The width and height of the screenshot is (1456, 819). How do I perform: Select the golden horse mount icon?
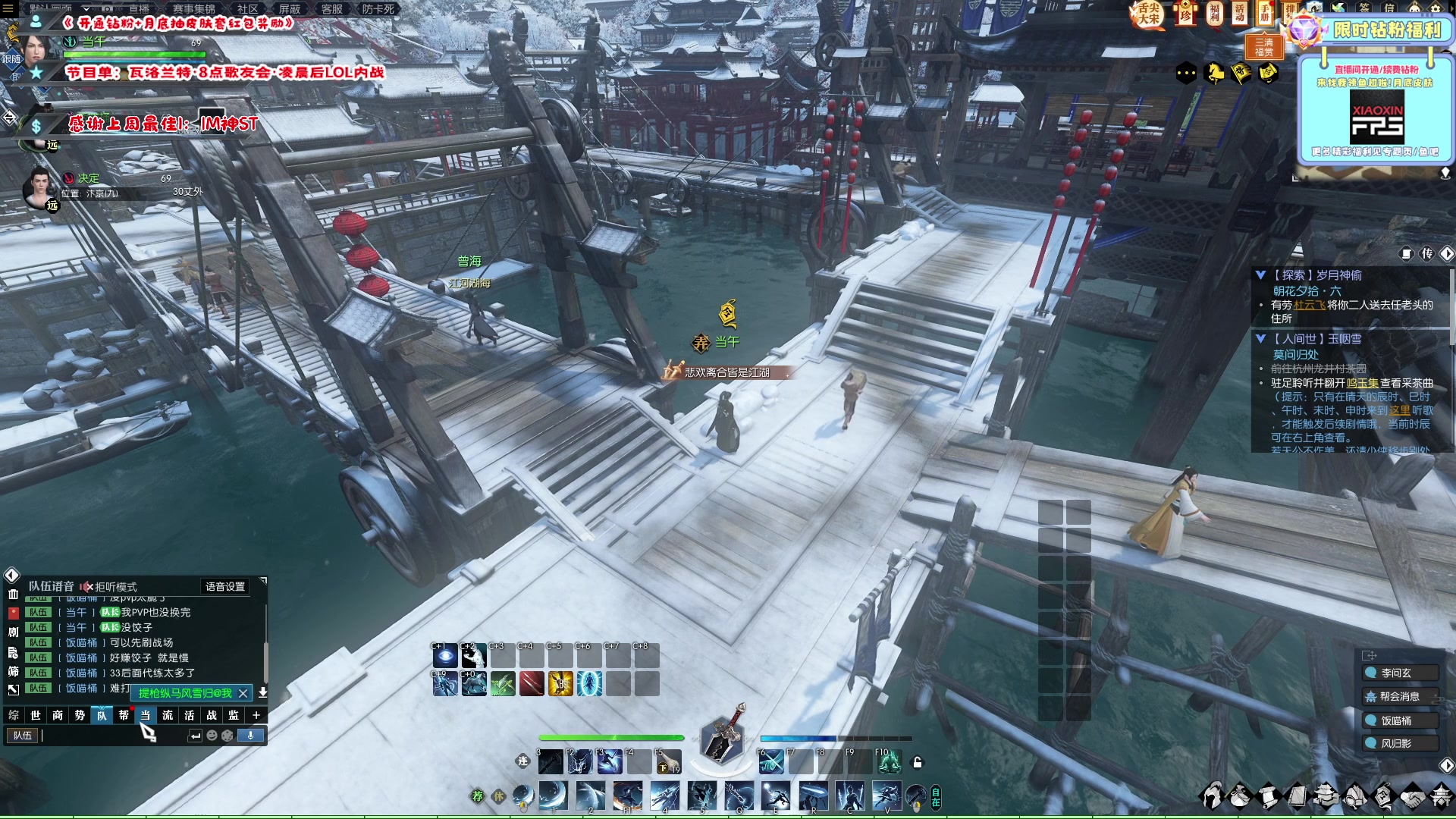click(1214, 74)
